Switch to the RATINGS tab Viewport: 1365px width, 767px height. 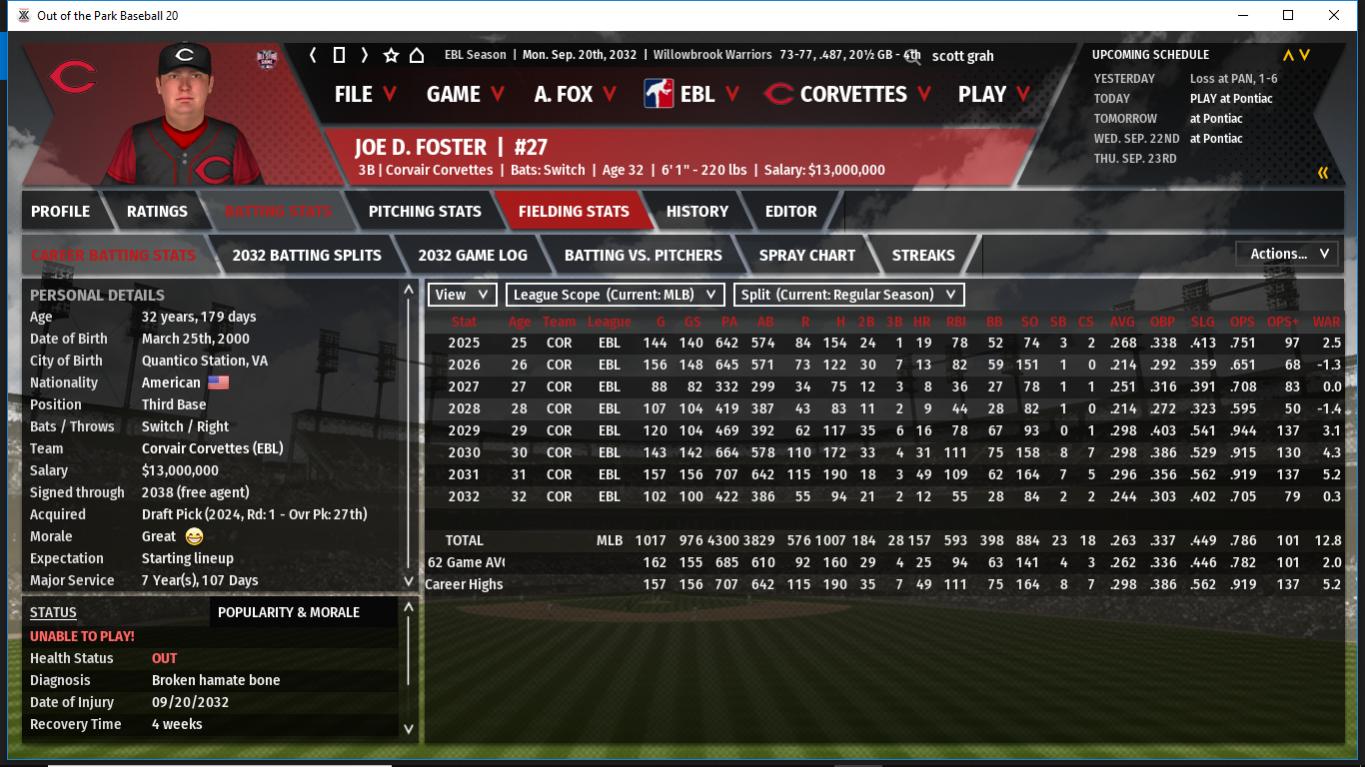click(x=157, y=211)
